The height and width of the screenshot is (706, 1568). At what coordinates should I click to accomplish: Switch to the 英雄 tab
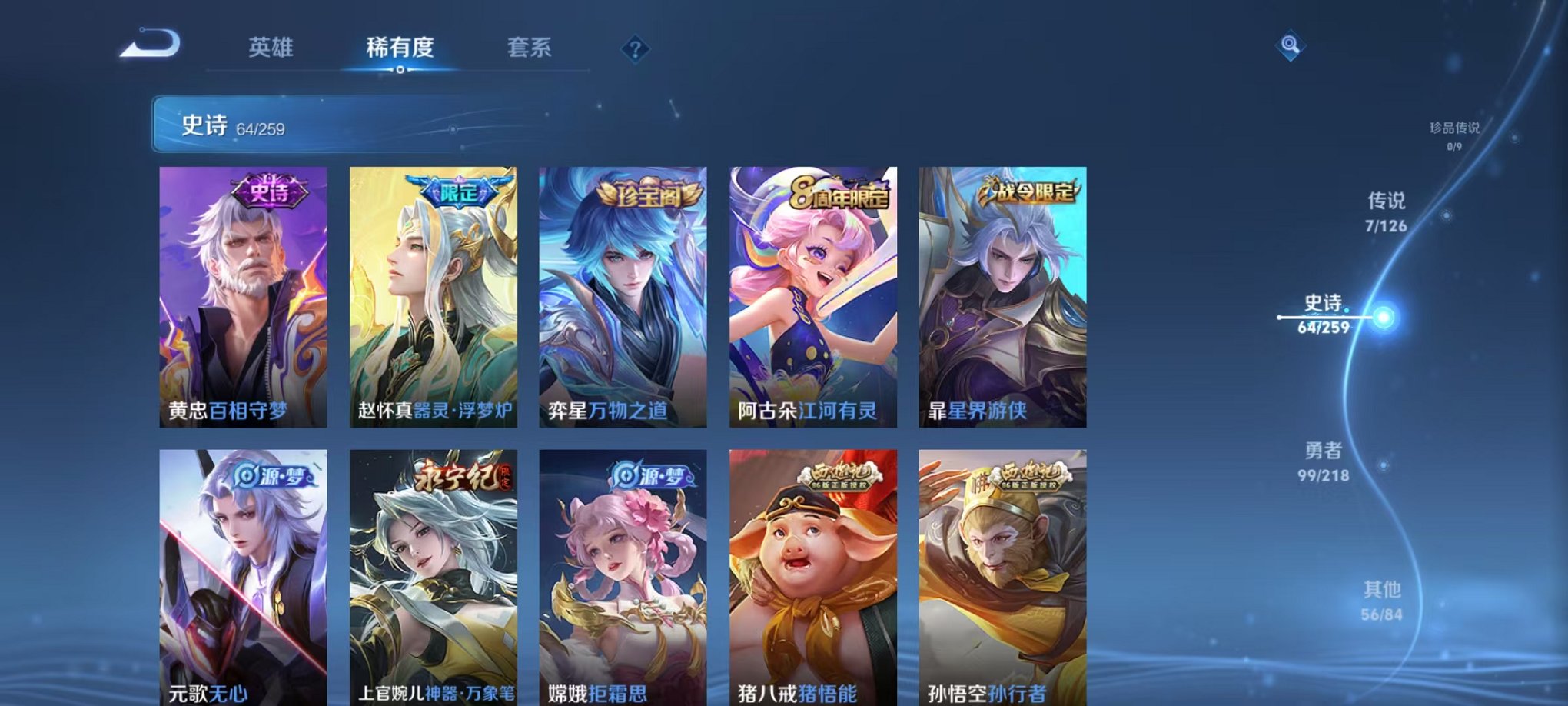271,47
